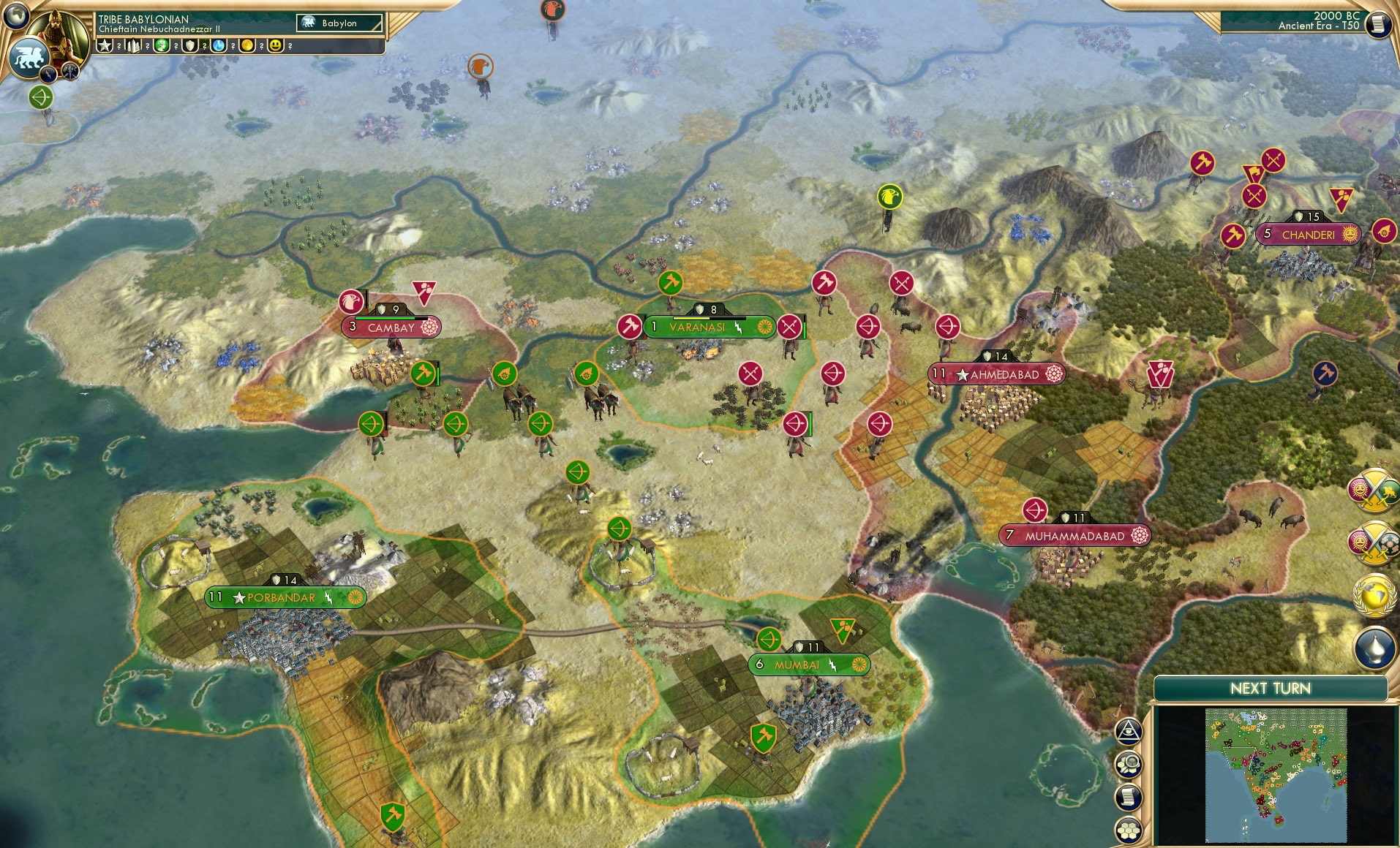
Task: Click the gold coin icon in the status bar
Action: [x=248, y=46]
